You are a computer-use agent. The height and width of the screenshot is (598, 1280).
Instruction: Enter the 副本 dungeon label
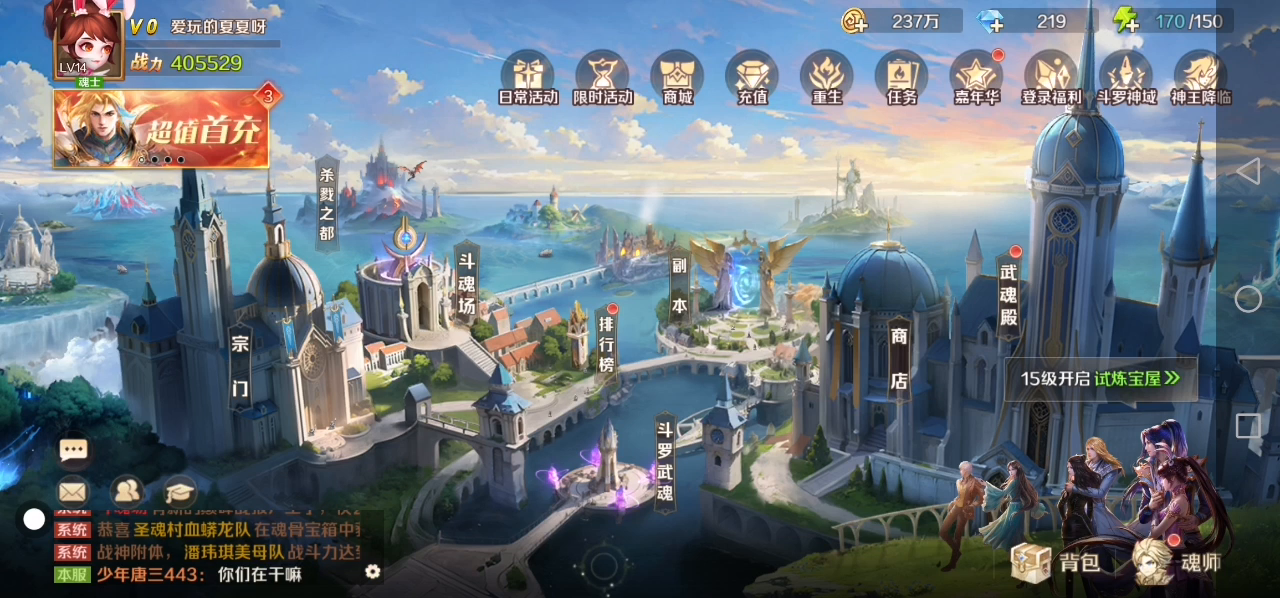point(680,289)
